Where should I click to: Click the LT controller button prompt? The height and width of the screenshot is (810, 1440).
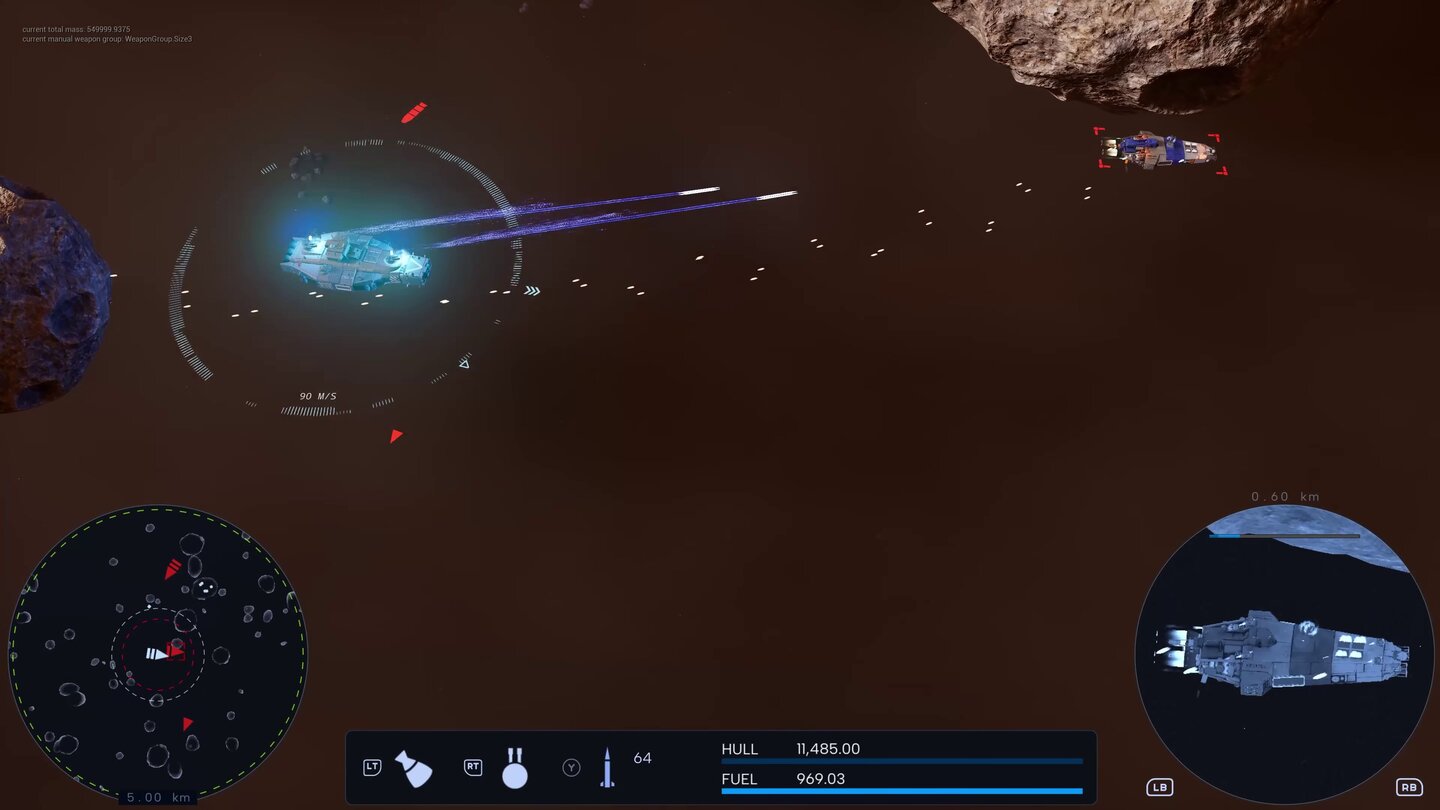371,767
